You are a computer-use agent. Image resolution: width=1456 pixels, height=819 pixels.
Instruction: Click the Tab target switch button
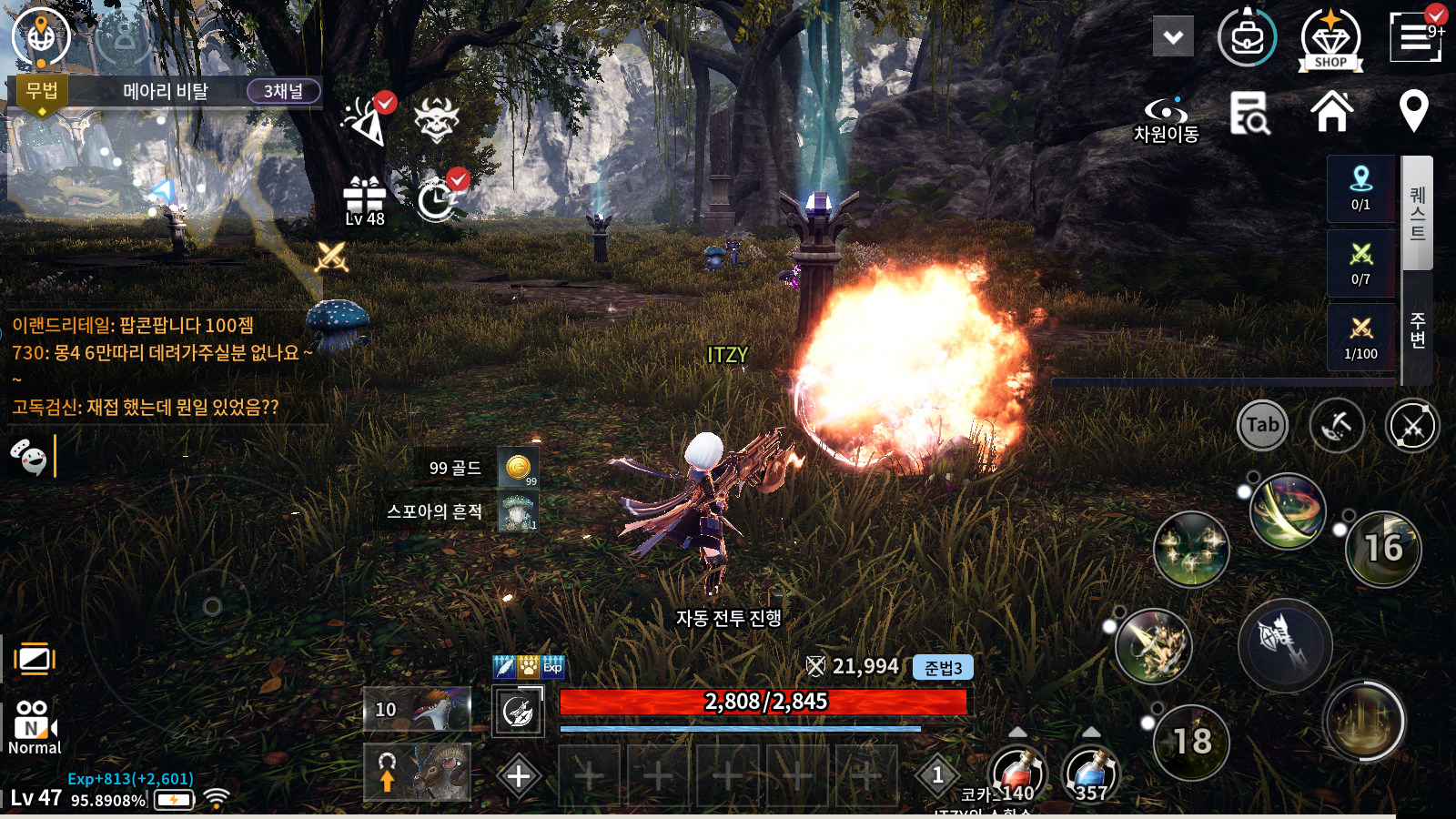tap(1262, 425)
